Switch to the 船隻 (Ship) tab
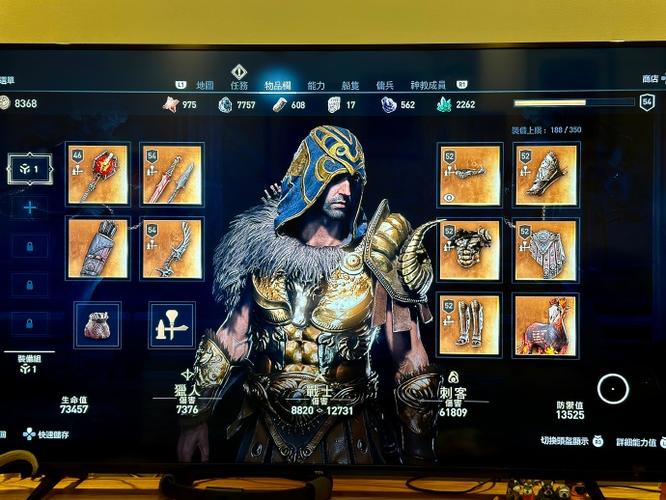The height and width of the screenshot is (500, 666). coord(350,86)
